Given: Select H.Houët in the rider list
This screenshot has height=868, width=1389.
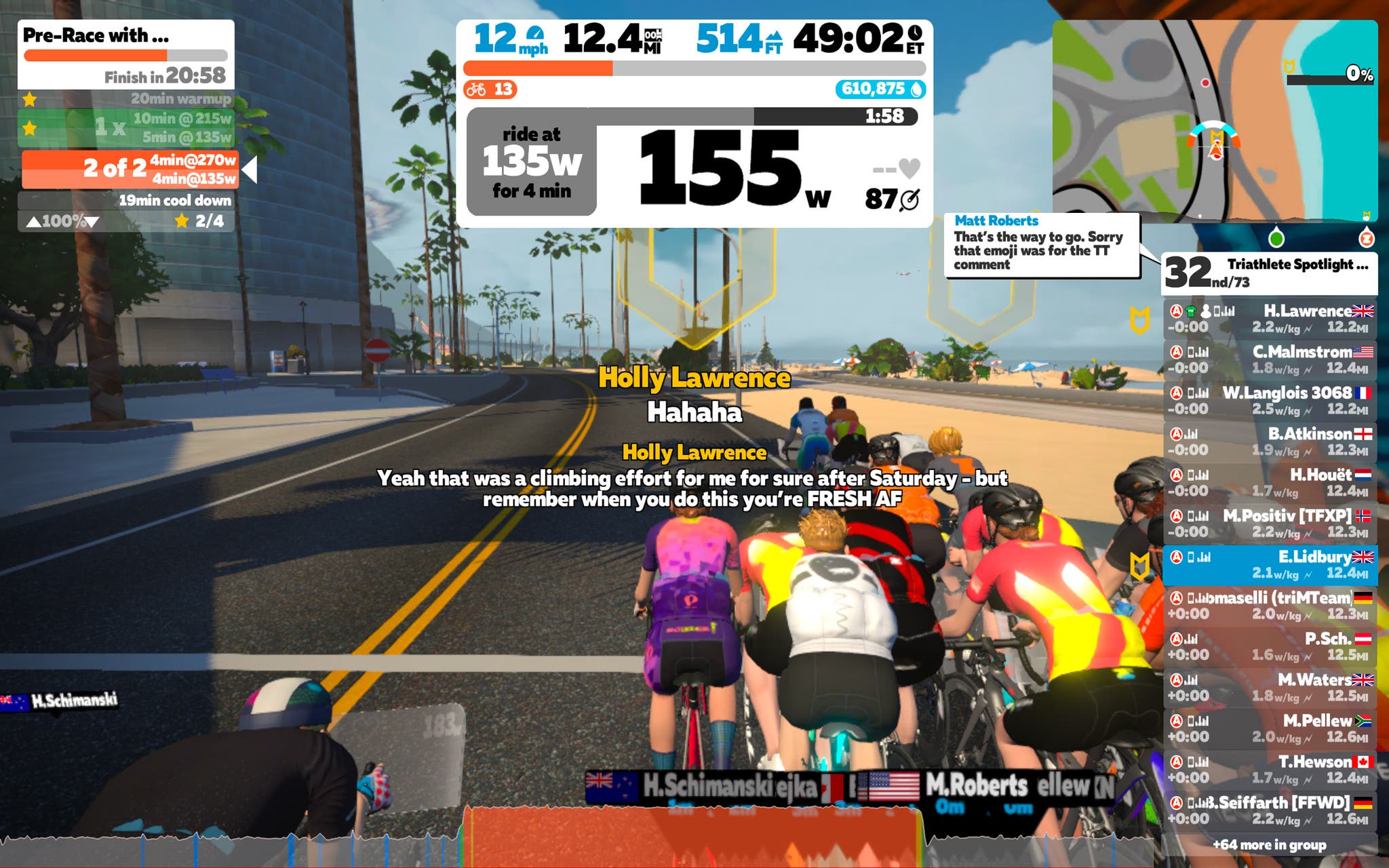Looking at the screenshot, I should tap(1270, 482).
